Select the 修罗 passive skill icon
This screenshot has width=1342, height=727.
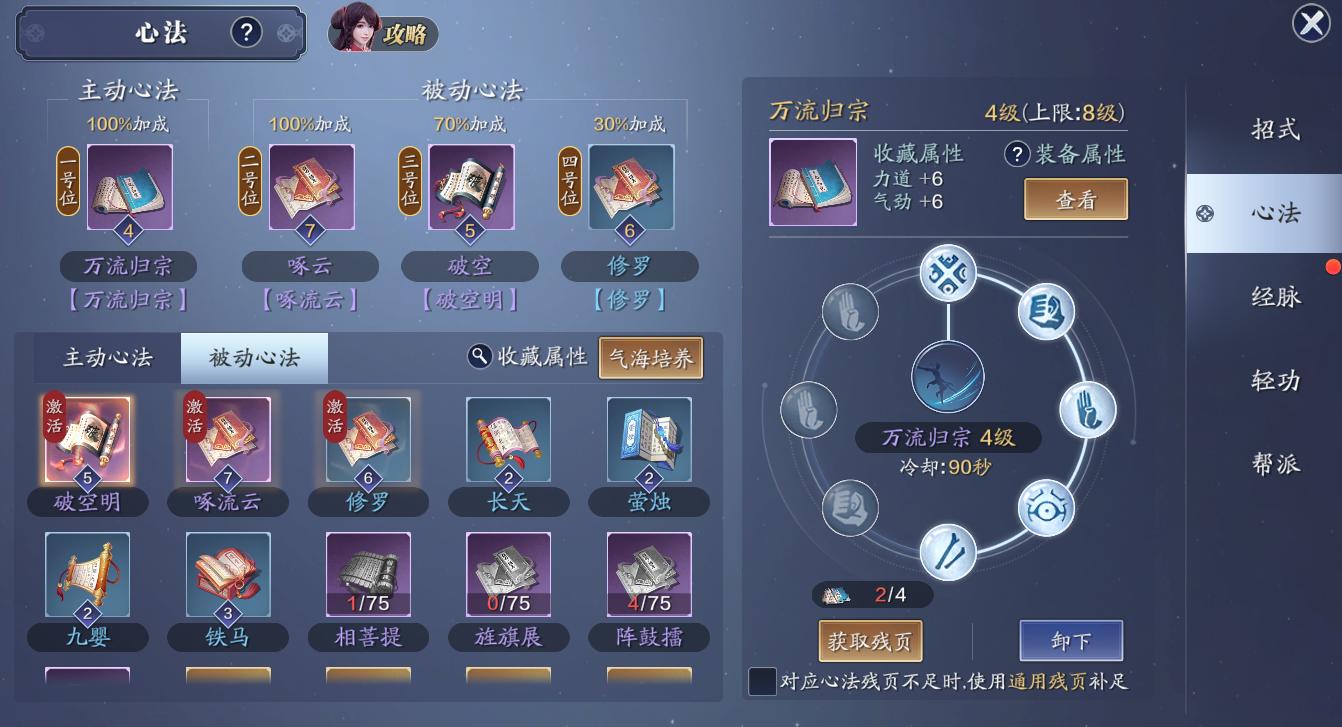click(368, 439)
